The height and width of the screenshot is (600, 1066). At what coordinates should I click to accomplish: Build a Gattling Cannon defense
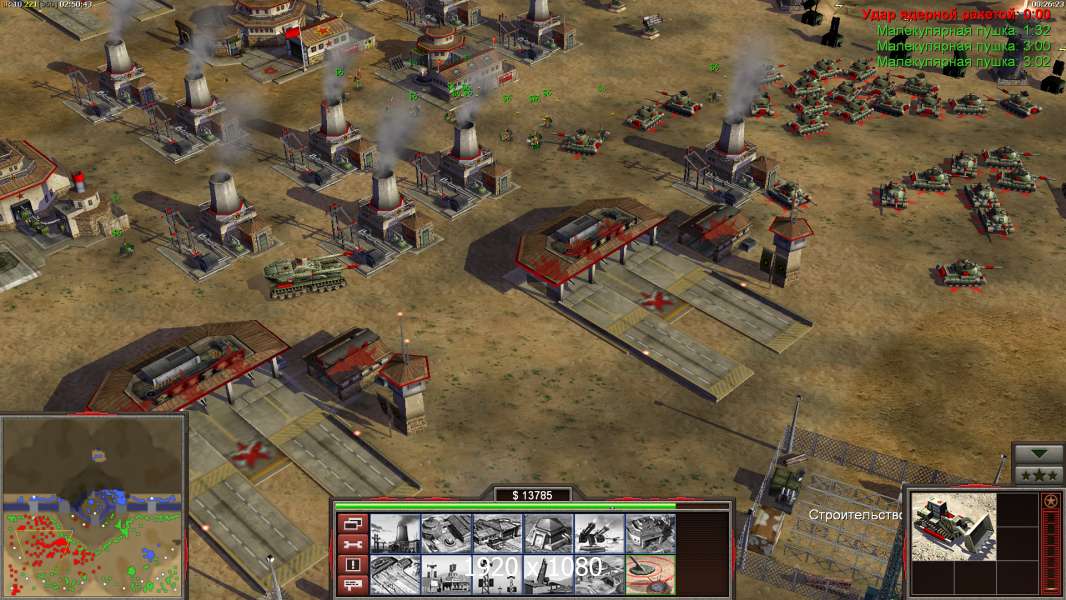point(599,534)
